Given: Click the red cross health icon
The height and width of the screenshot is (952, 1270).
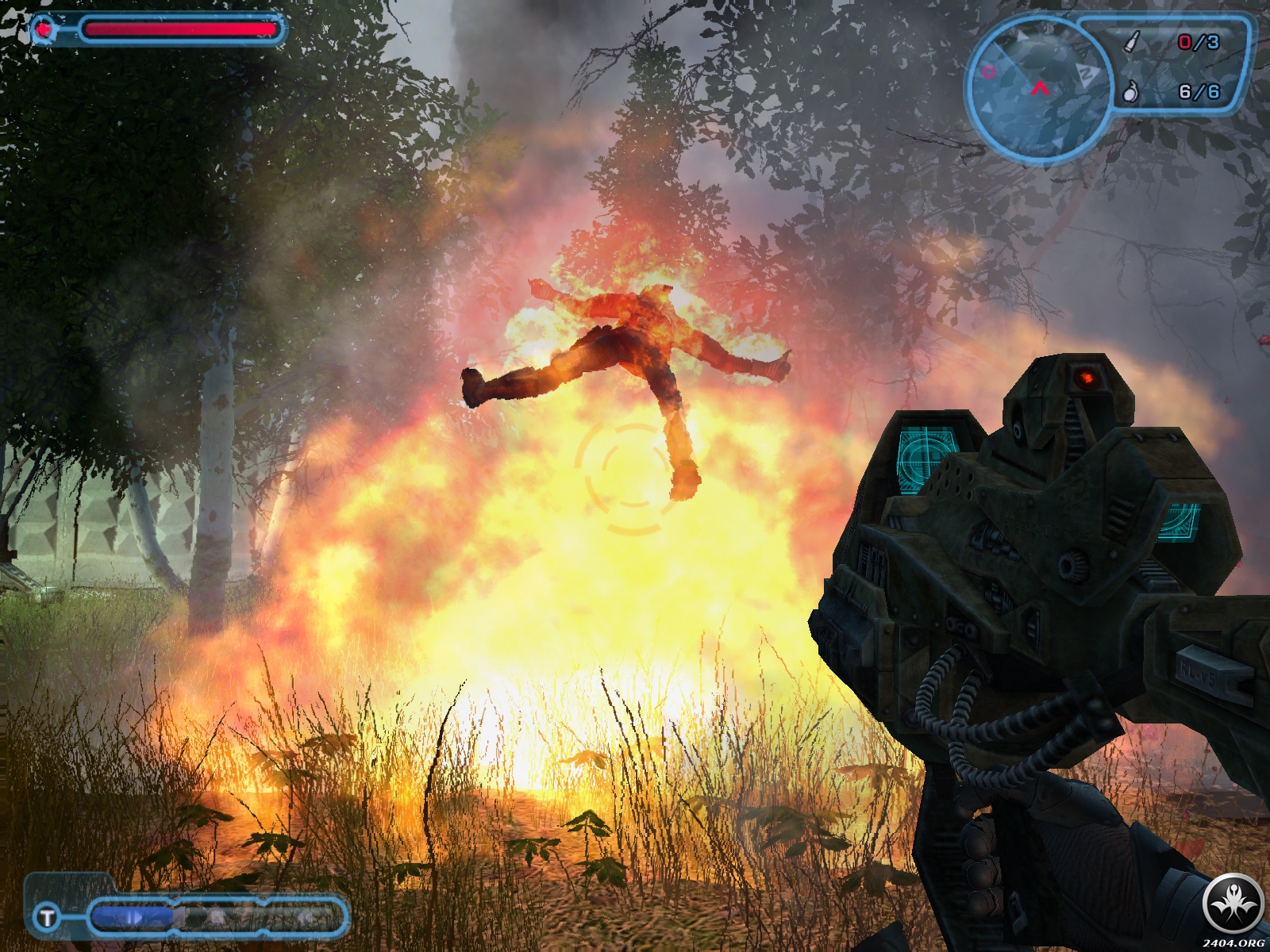Looking at the screenshot, I should click(x=45, y=29).
